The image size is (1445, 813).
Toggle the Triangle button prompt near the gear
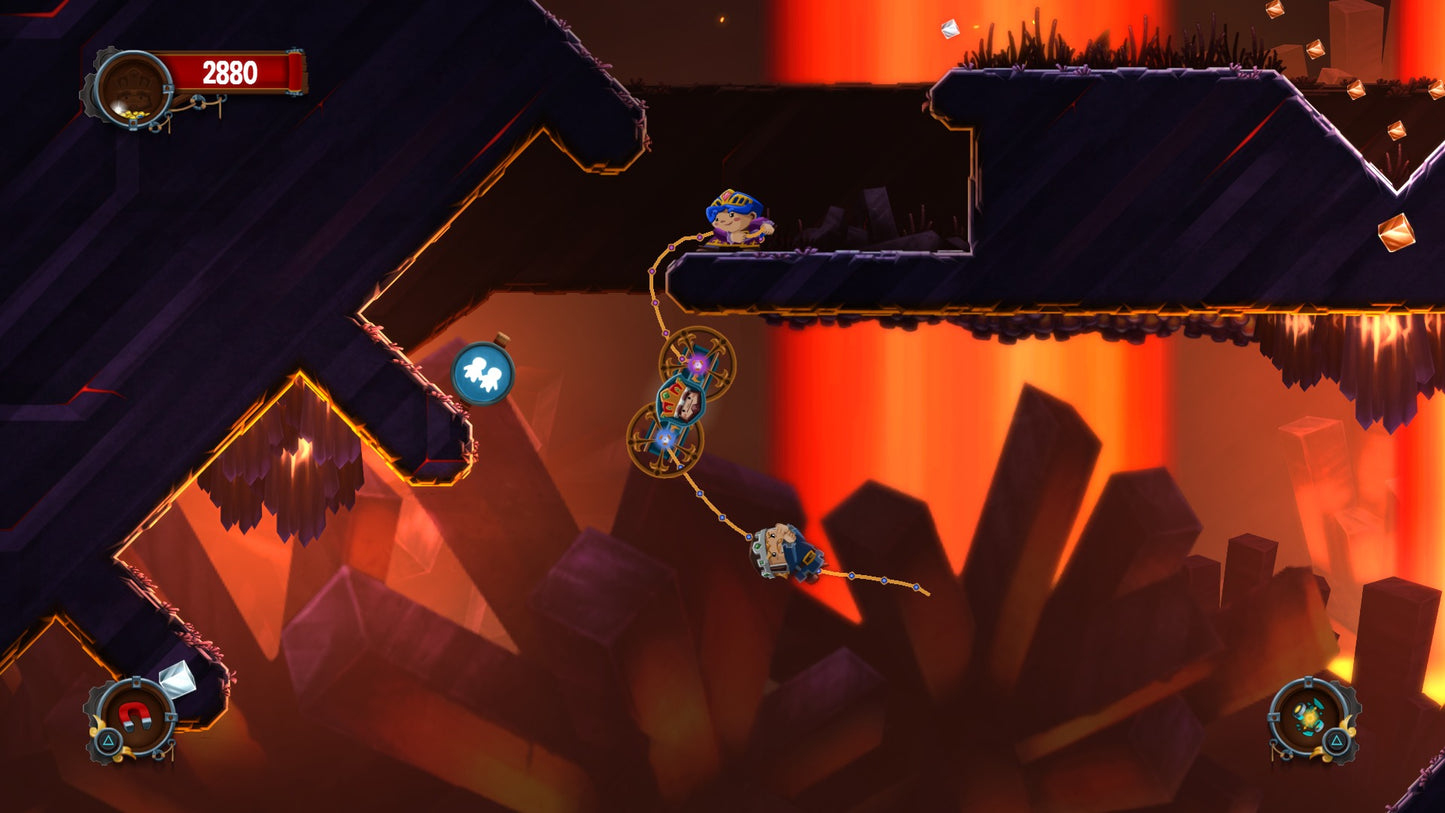1336,740
